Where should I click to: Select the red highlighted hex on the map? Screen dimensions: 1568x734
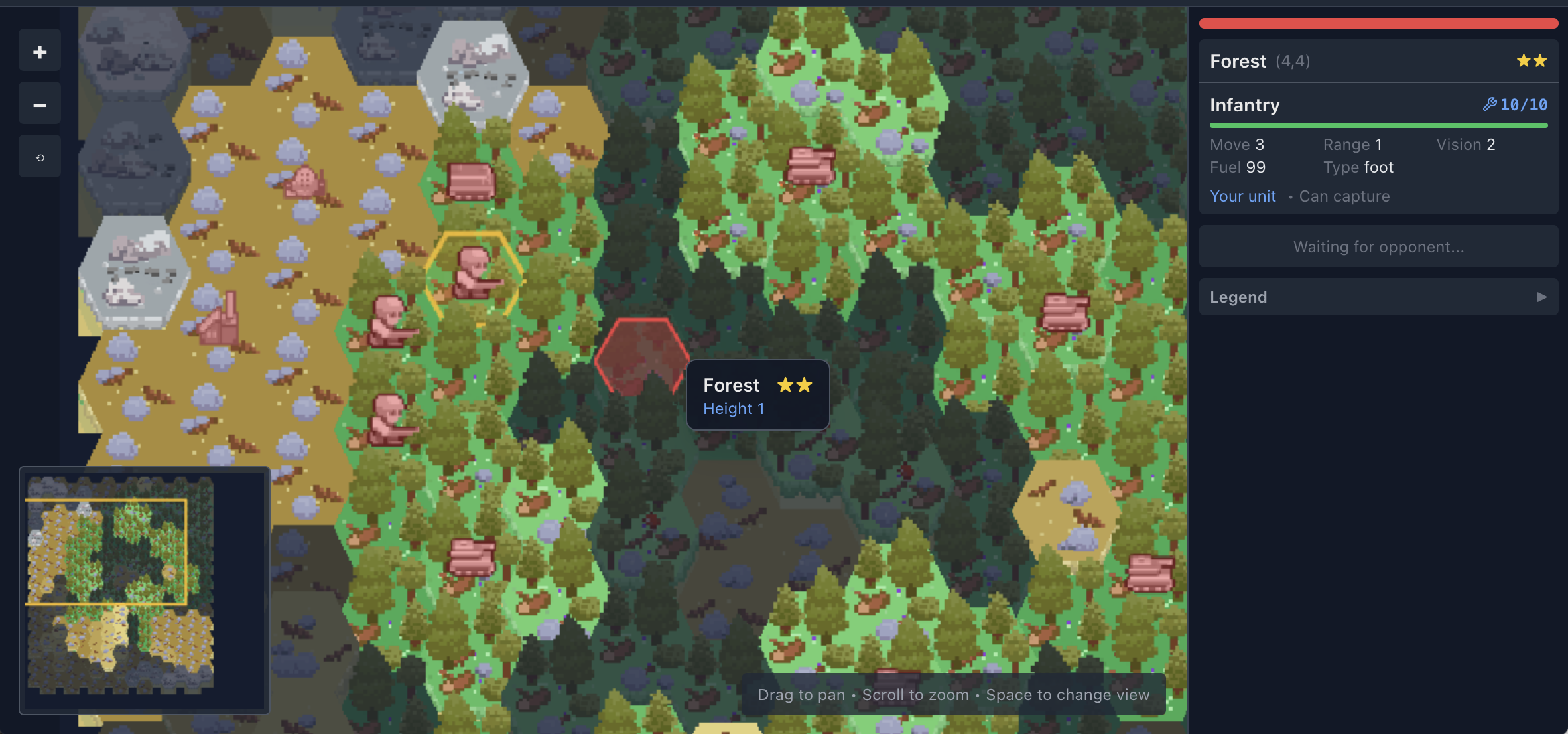[x=639, y=358]
